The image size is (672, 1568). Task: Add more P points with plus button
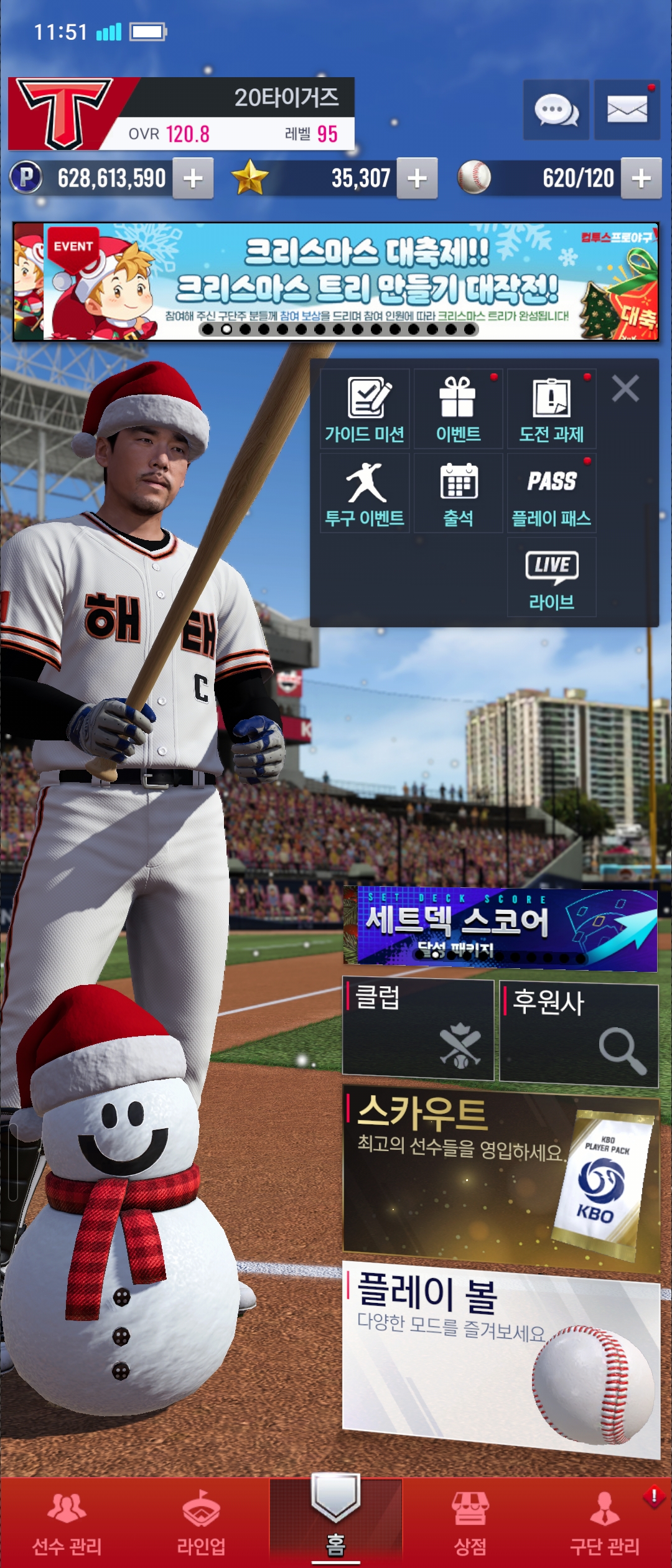coord(193,179)
